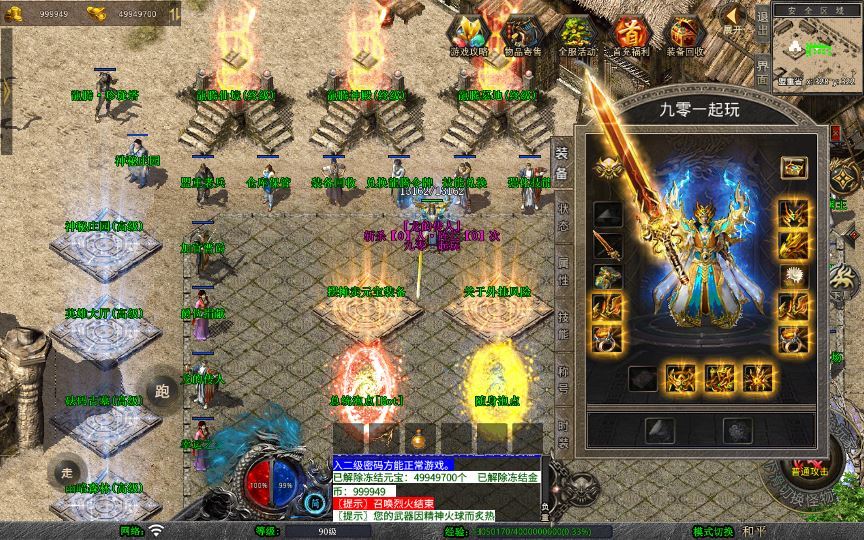Switch to the 状态 status tab
Screen dimensions: 864x540
tap(563, 218)
